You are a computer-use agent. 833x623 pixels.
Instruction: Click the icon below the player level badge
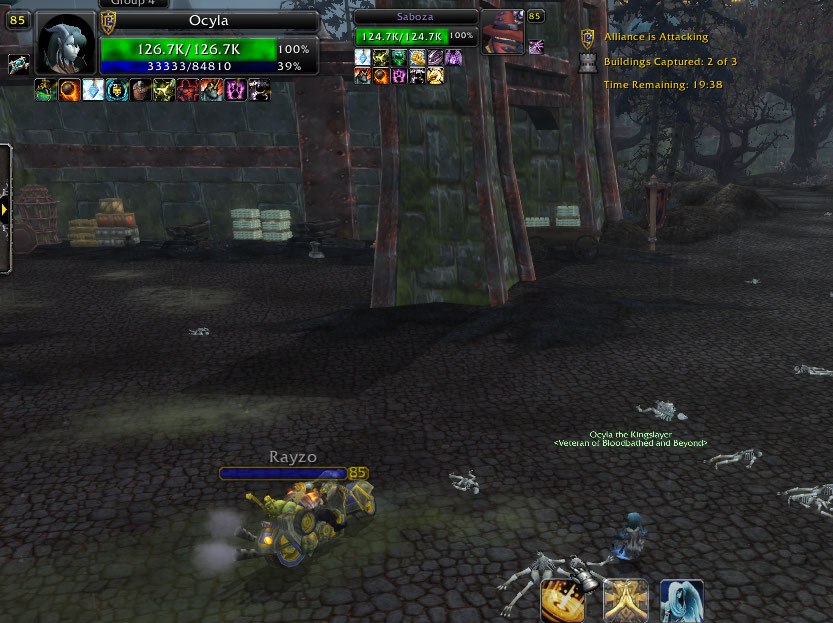coord(18,64)
